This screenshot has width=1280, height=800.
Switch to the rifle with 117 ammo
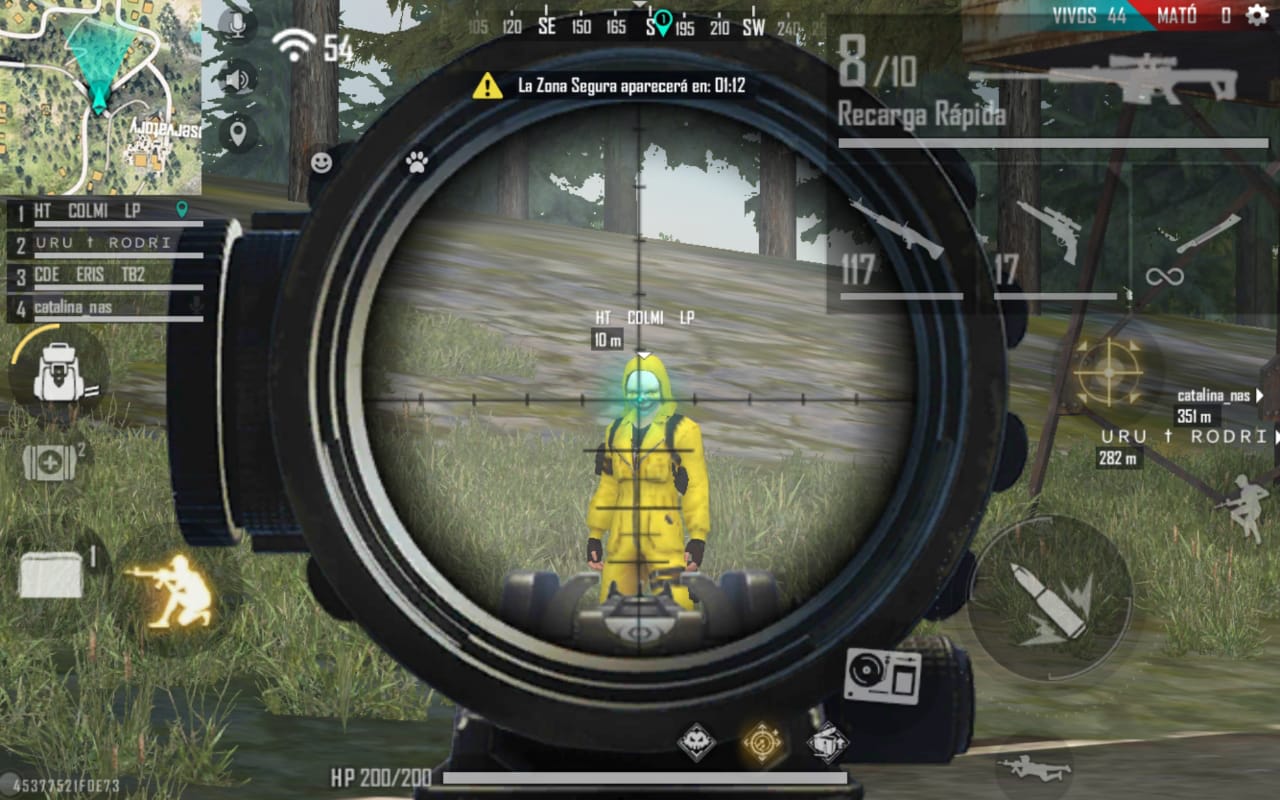pos(895,245)
